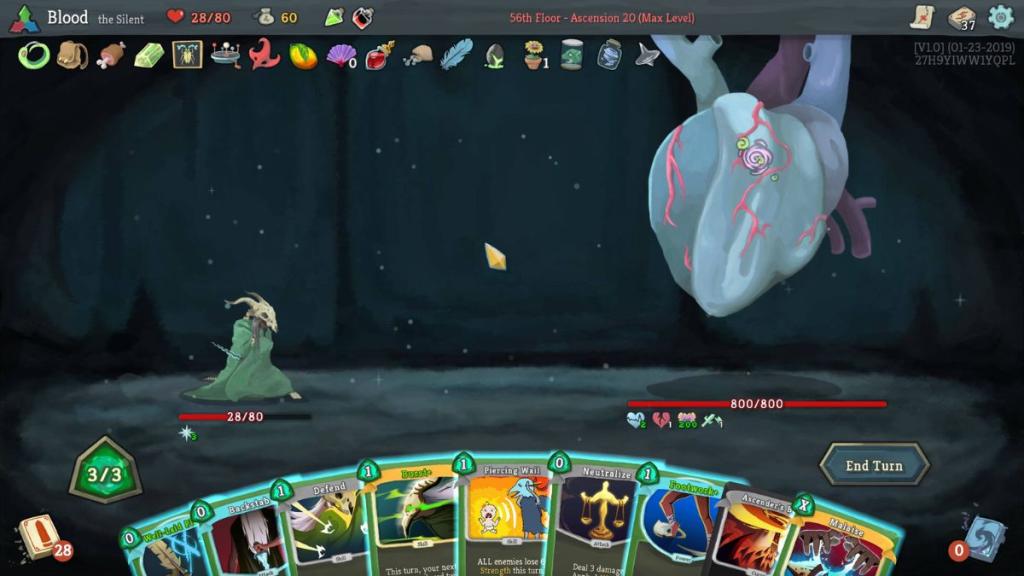Viewport: 1024px width, 576px height.
Task: Use the red and black potion
Action: click(x=363, y=17)
